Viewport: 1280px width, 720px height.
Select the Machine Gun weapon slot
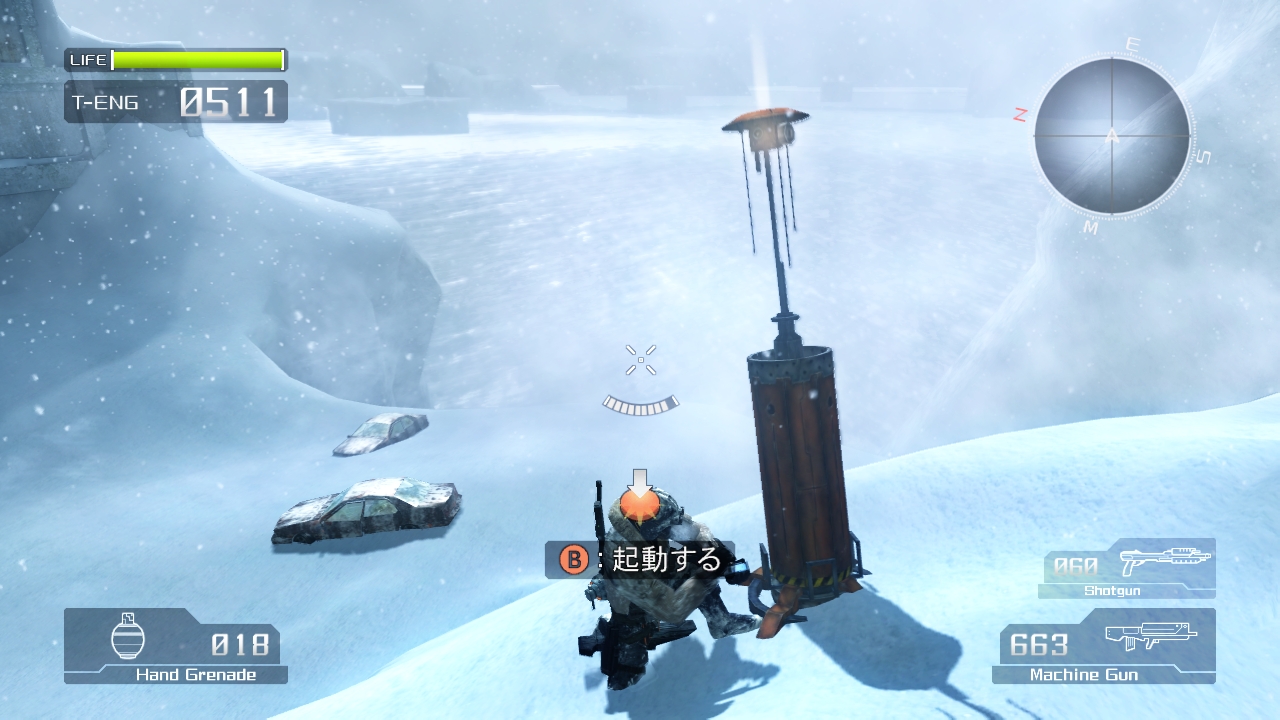(1103, 646)
